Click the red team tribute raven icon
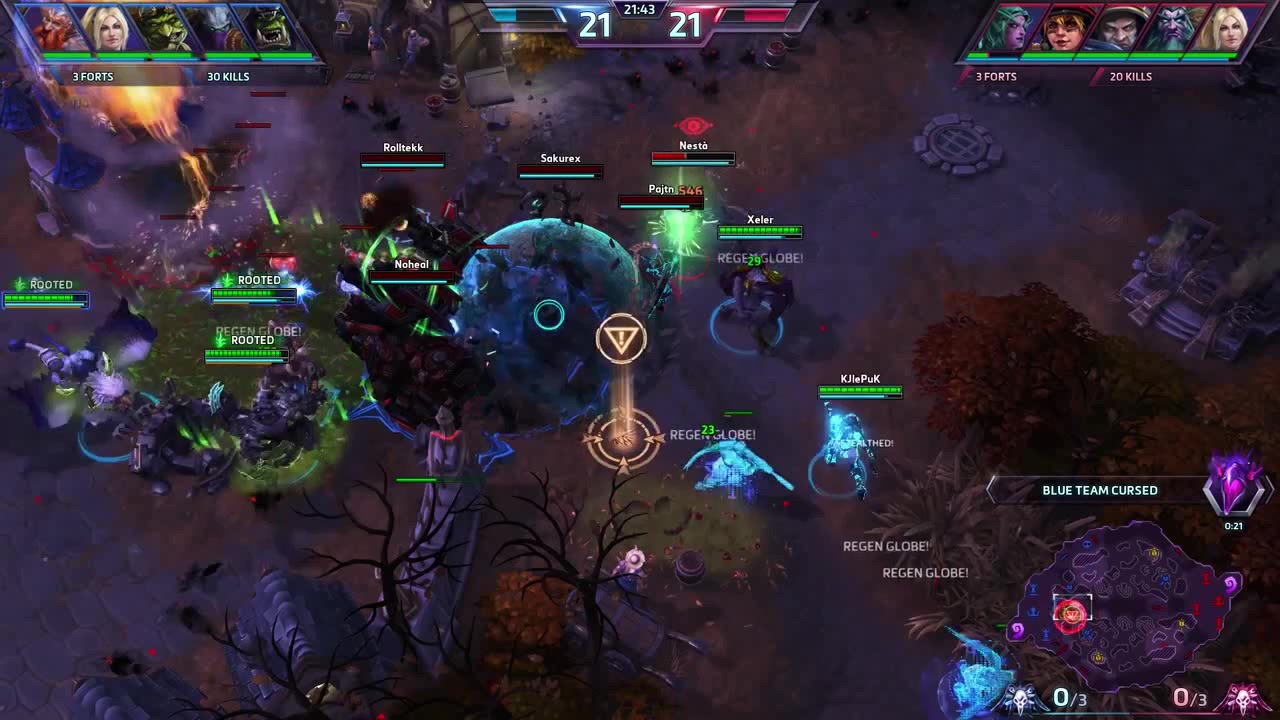The image size is (1280, 720). click(x=1242, y=697)
